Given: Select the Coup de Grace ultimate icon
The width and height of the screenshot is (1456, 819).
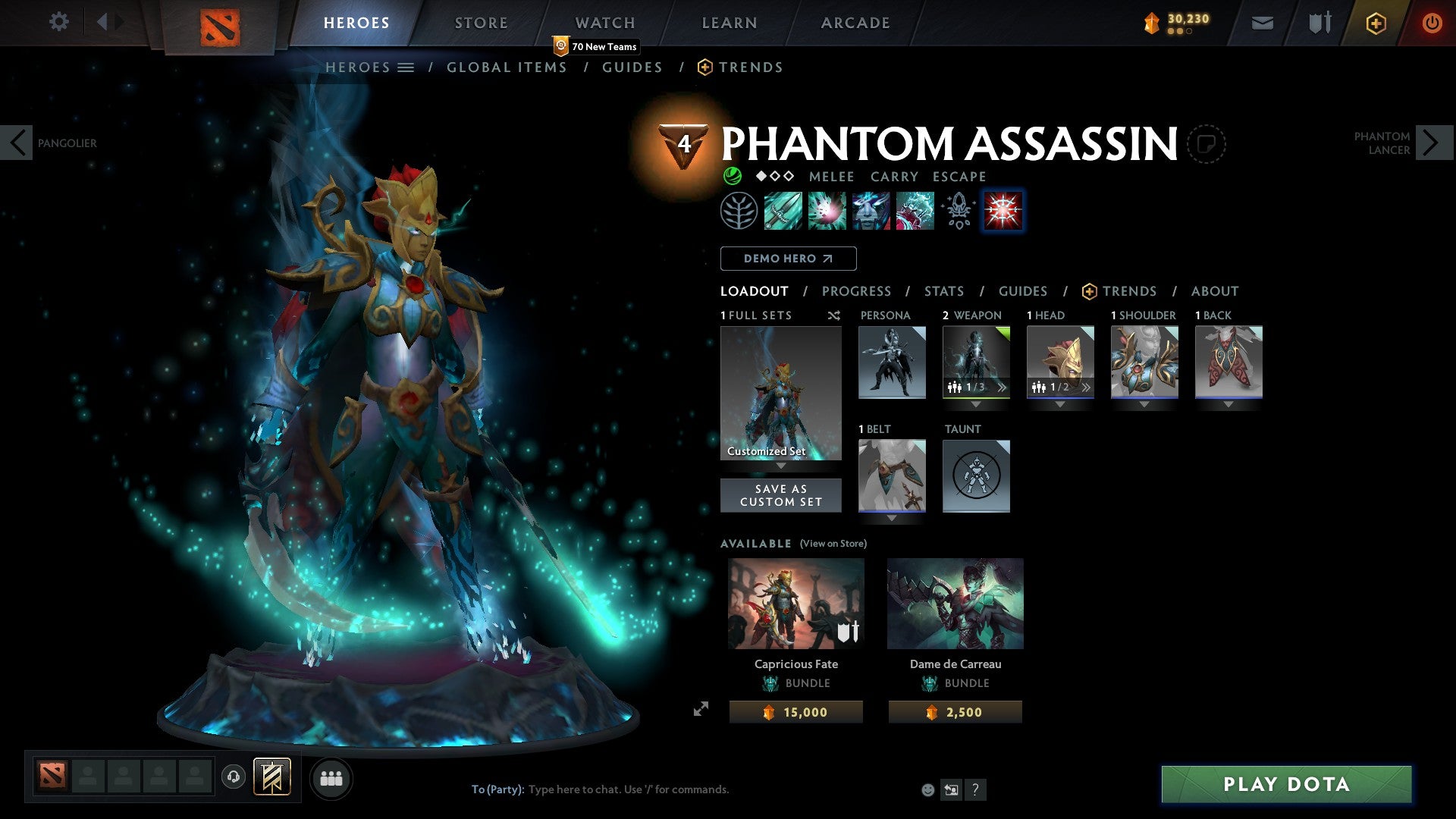Looking at the screenshot, I should coord(1003,211).
